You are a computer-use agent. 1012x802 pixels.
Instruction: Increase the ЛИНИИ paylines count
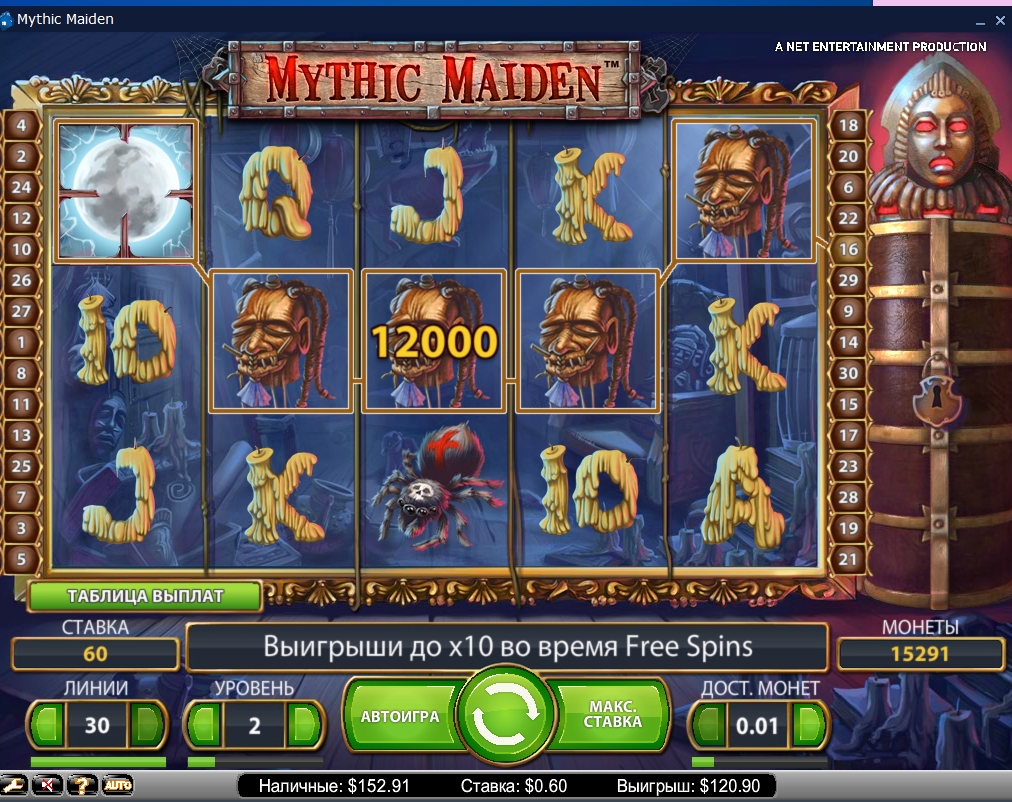click(x=147, y=724)
